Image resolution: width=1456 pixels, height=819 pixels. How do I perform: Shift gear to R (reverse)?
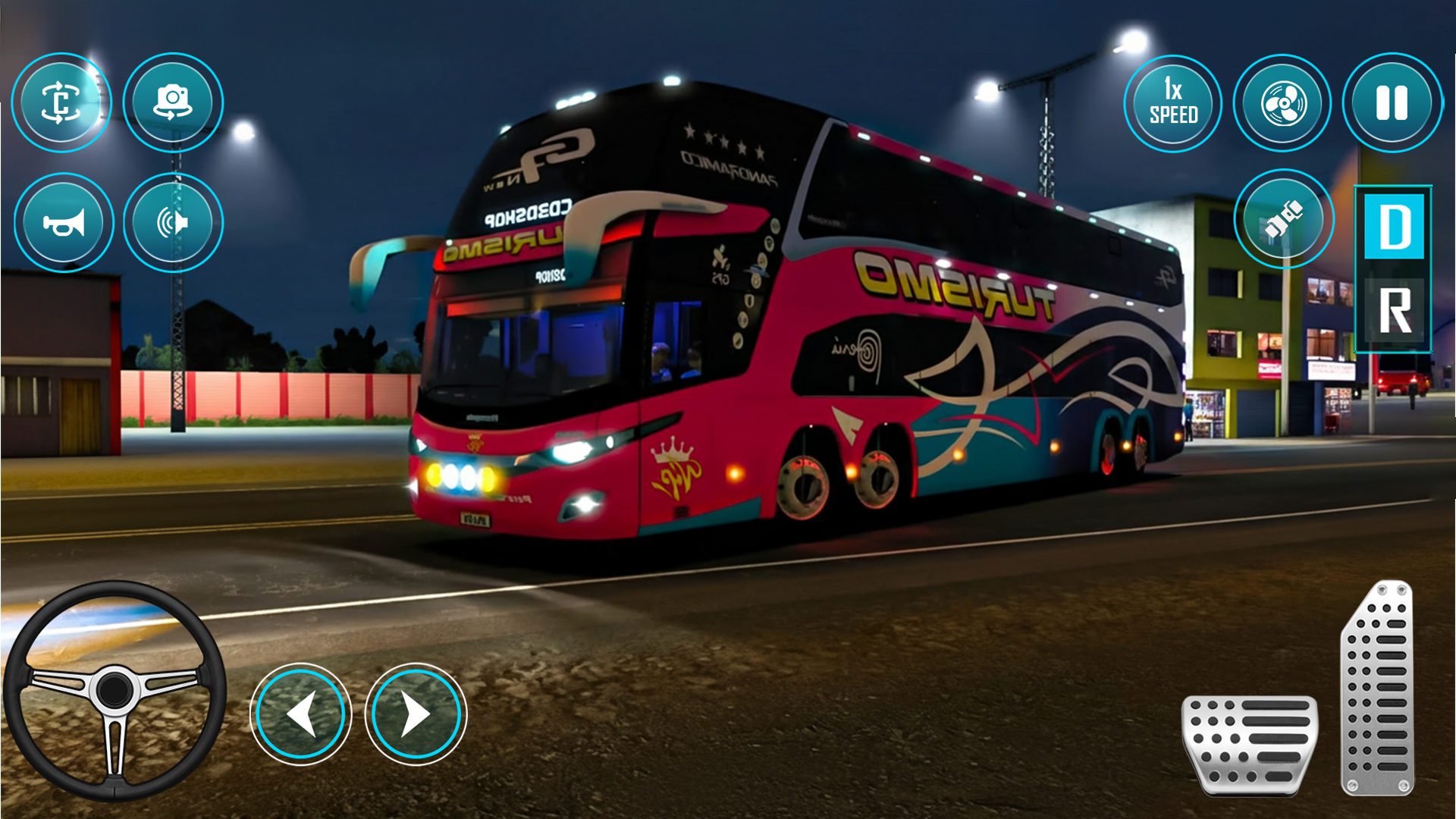pyautogui.click(x=1394, y=310)
